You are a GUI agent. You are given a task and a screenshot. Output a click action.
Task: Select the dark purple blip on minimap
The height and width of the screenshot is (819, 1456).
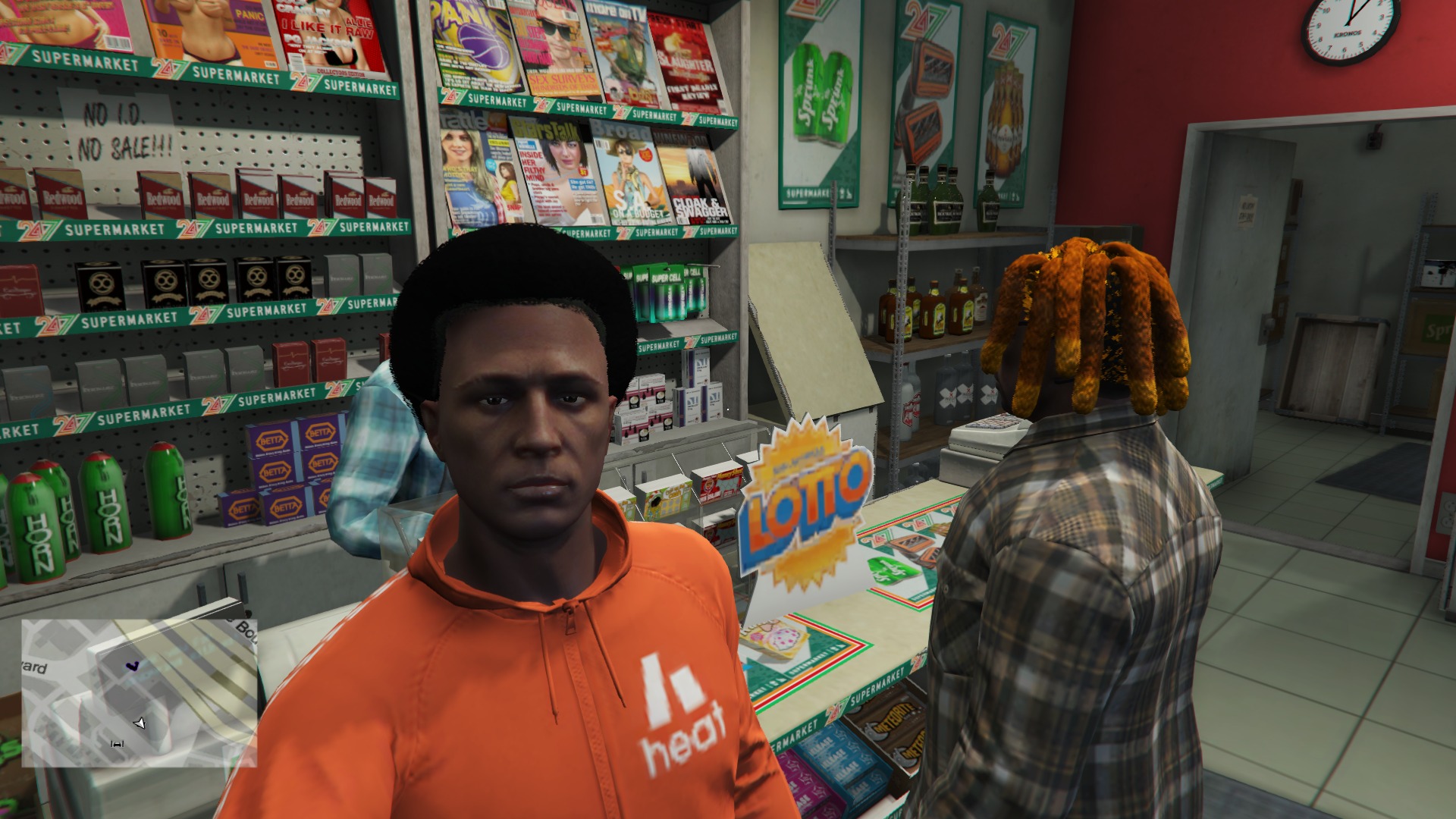point(133,667)
